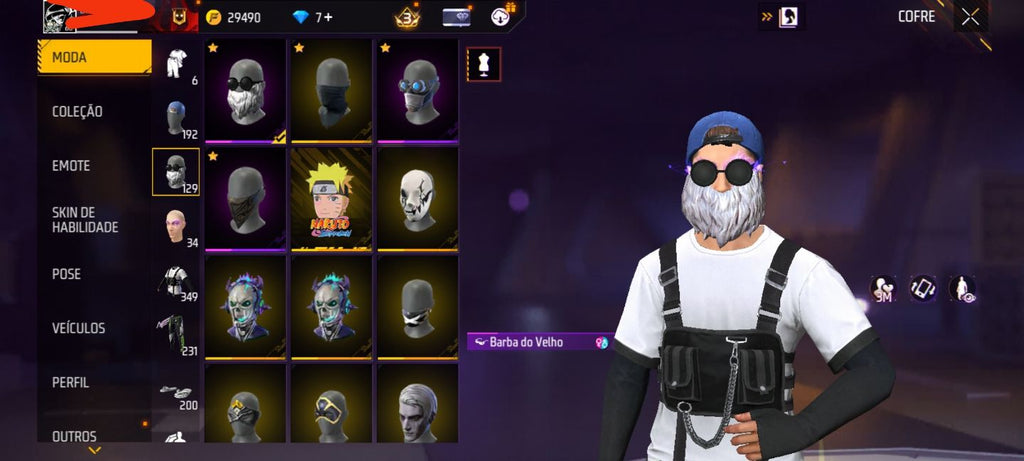Equip the white skull face mask
The image size is (1024, 461).
click(416, 198)
